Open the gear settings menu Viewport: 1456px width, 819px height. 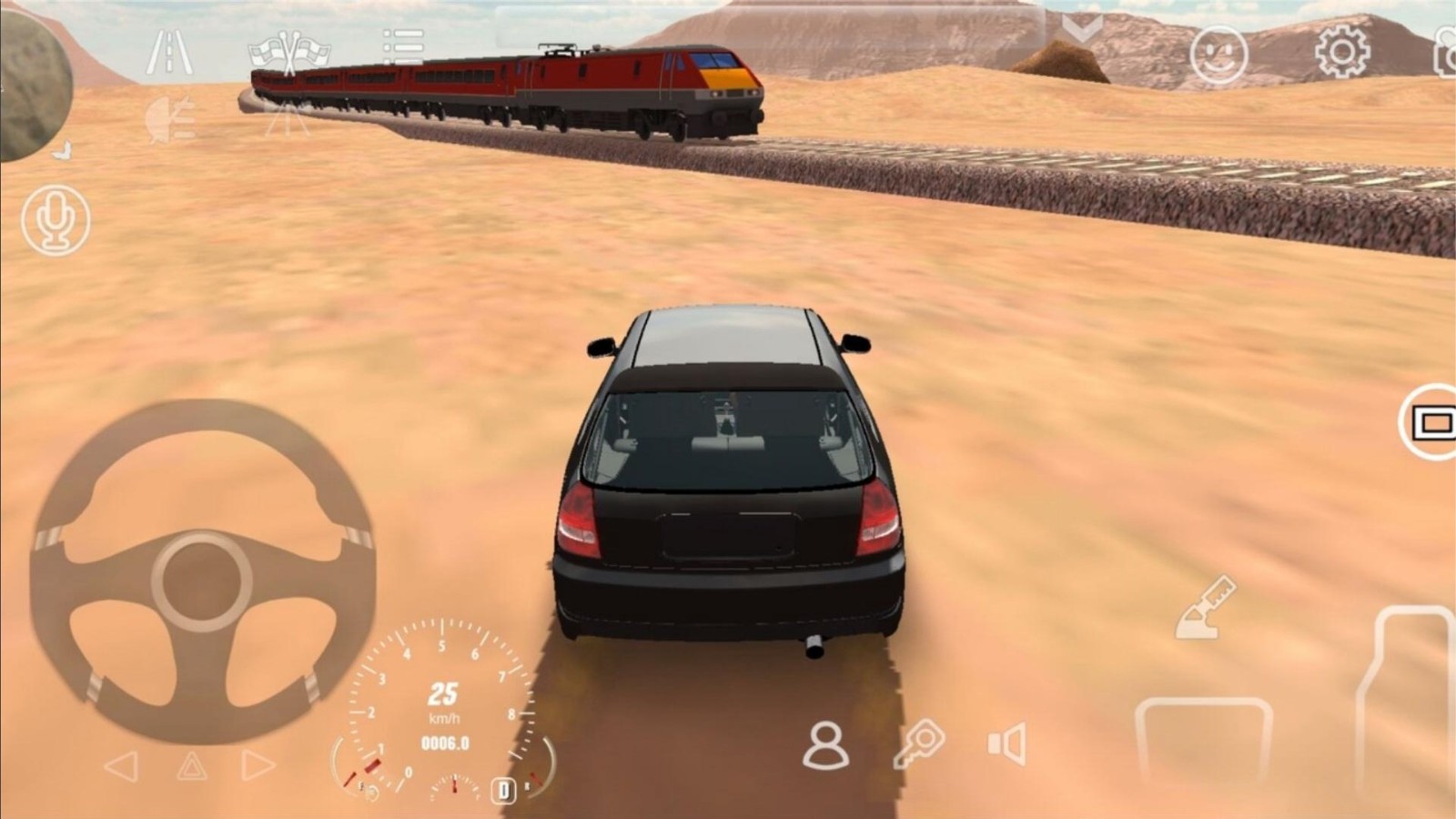coord(1341,51)
